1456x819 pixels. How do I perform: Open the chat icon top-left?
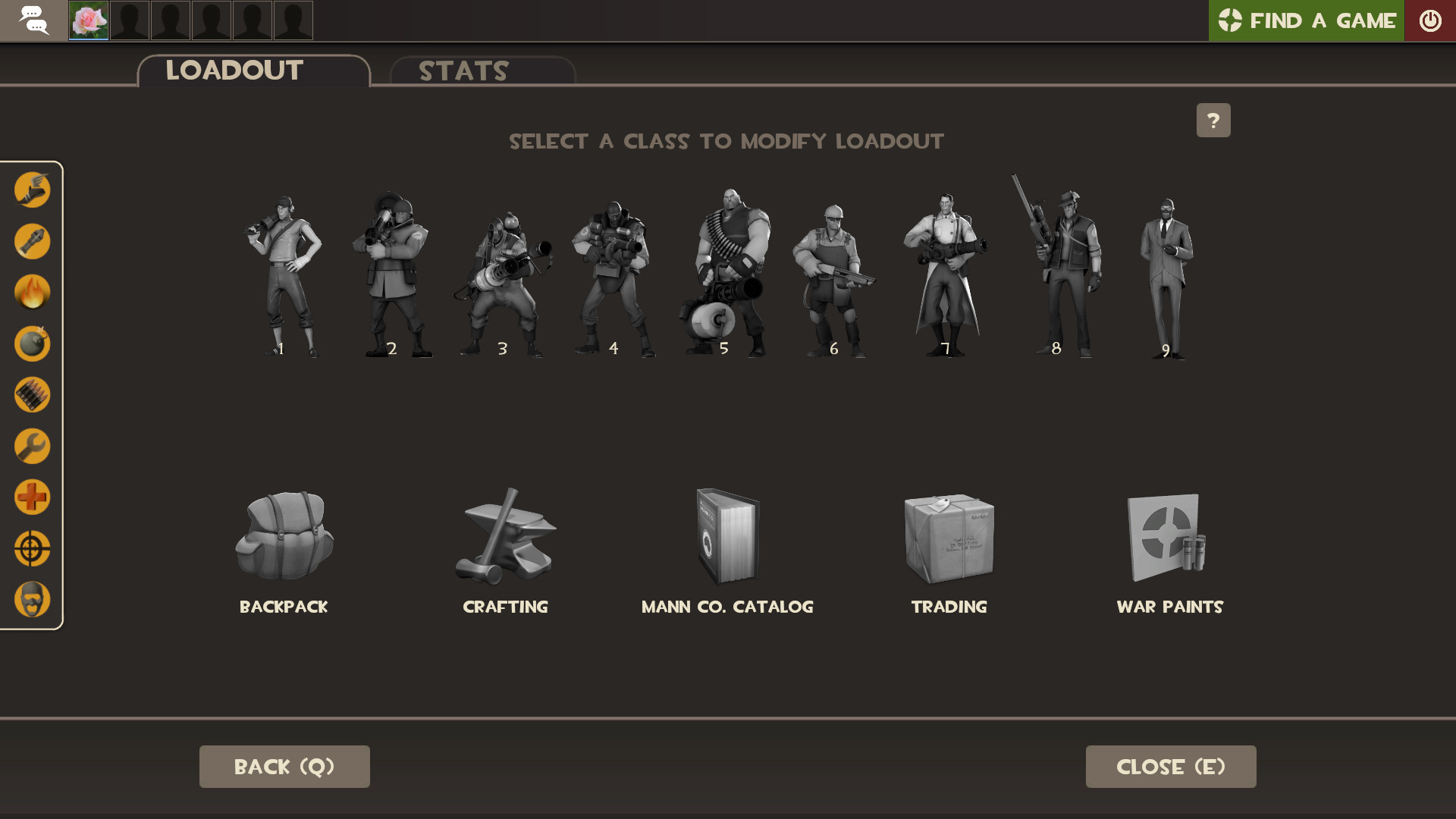coord(33,20)
